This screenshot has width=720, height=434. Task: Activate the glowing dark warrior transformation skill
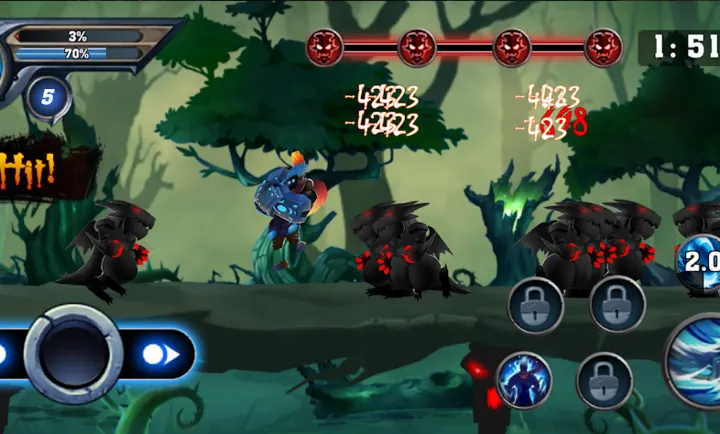coord(523,380)
